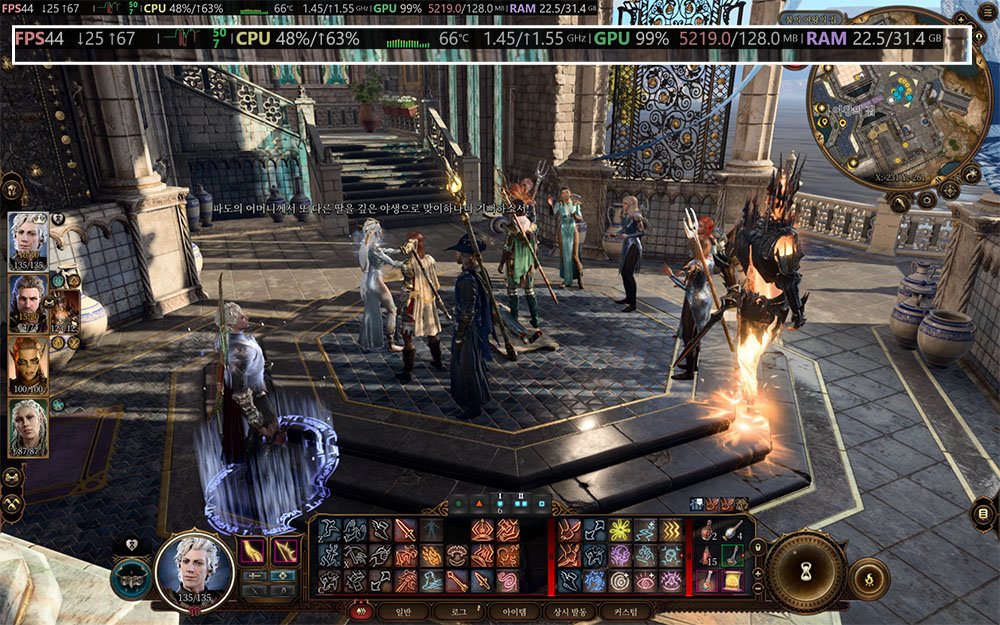1000x625 pixels.
Task: Switch to the 커스텀 hotbar tab
Action: [x=625, y=610]
